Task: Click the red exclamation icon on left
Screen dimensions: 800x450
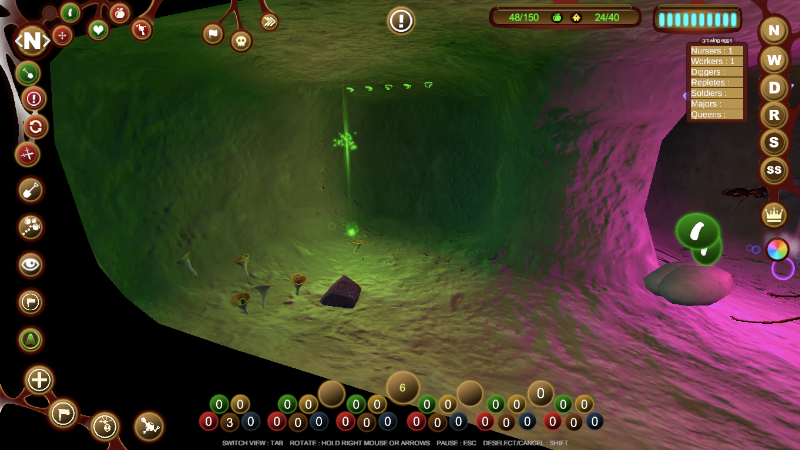Action: pyautogui.click(x=34, y=98)
